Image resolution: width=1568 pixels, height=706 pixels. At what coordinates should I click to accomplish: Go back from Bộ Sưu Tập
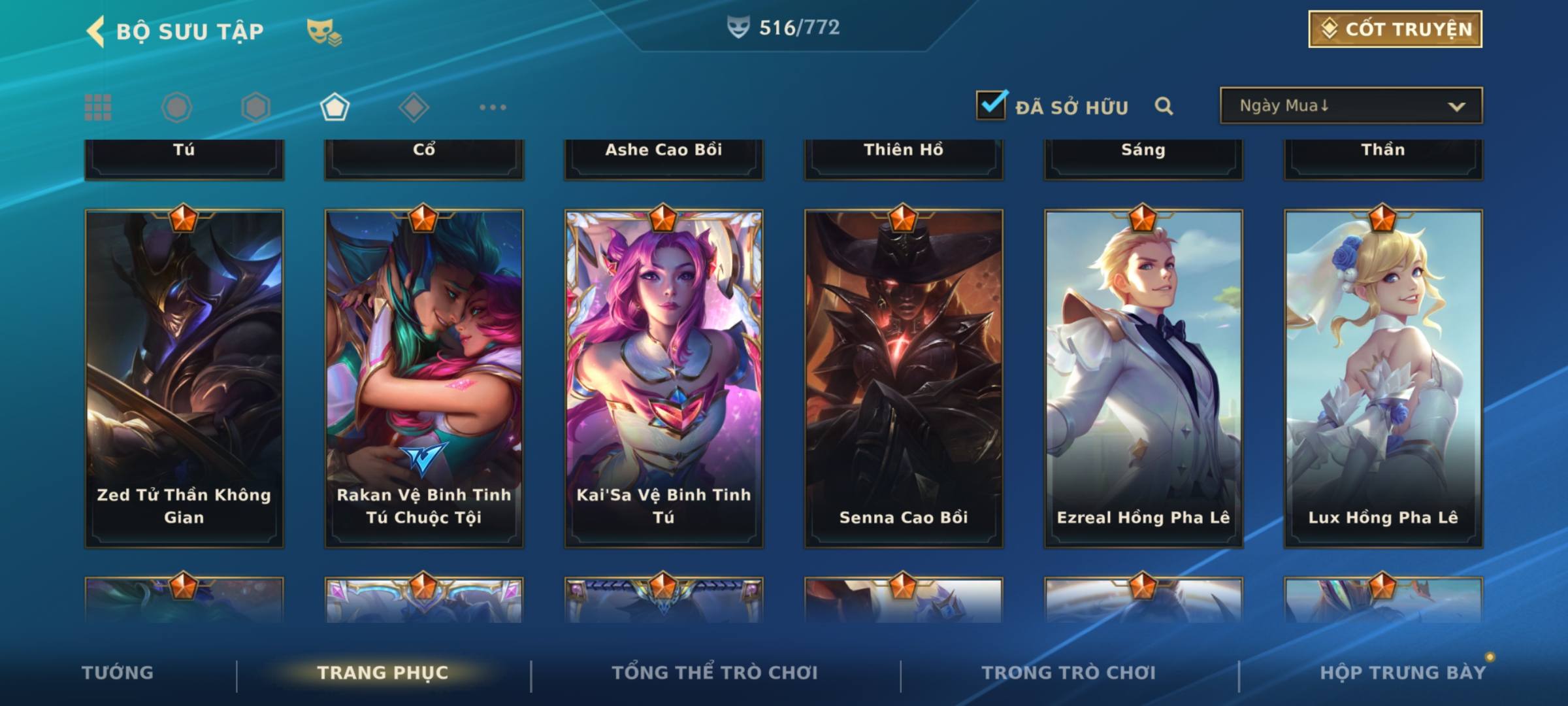(x=96, y=31)
